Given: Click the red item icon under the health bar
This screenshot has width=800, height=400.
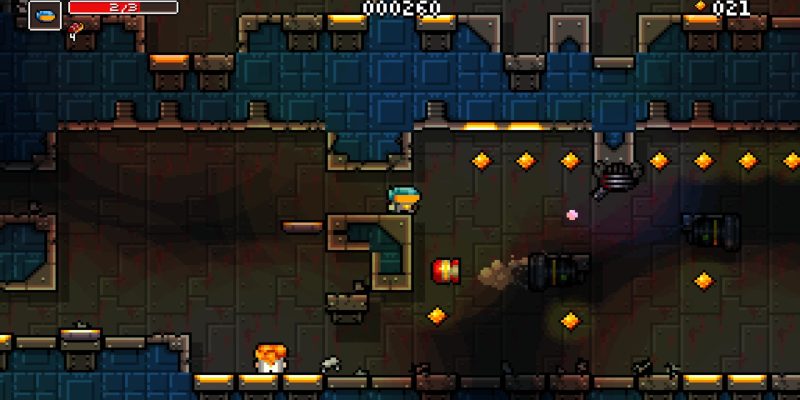Looking at the screenshot, I should click(74, 30).
